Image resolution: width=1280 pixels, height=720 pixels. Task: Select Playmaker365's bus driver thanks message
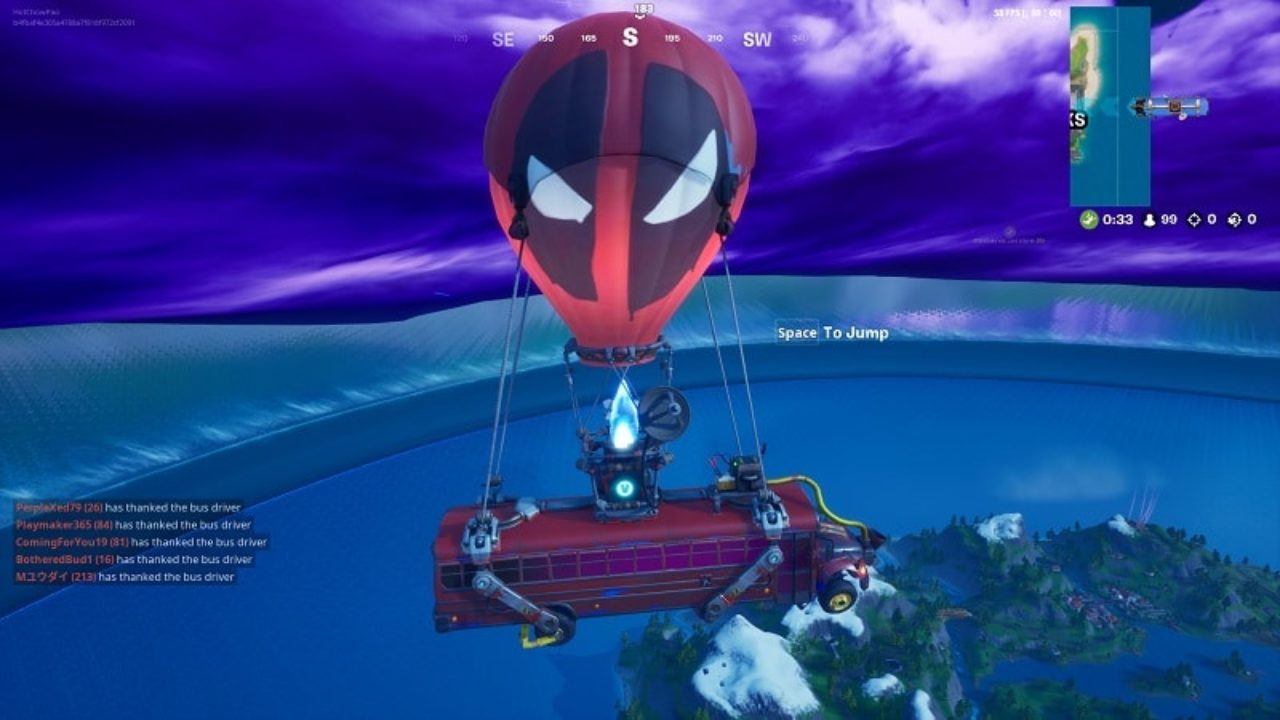click(x=133, y=525)
